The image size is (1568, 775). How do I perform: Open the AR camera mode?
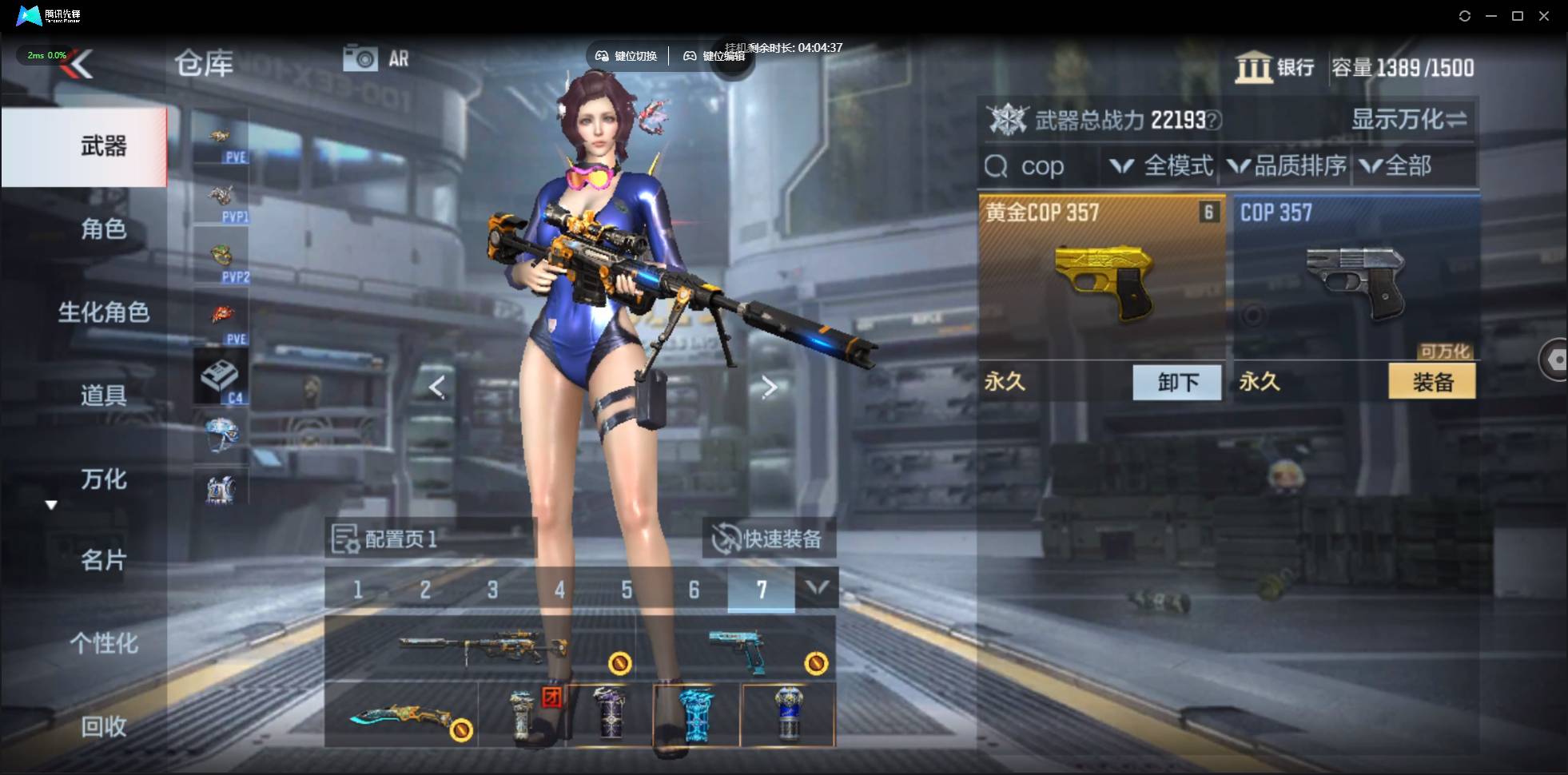pyautogui.click(x=376, y=58)
